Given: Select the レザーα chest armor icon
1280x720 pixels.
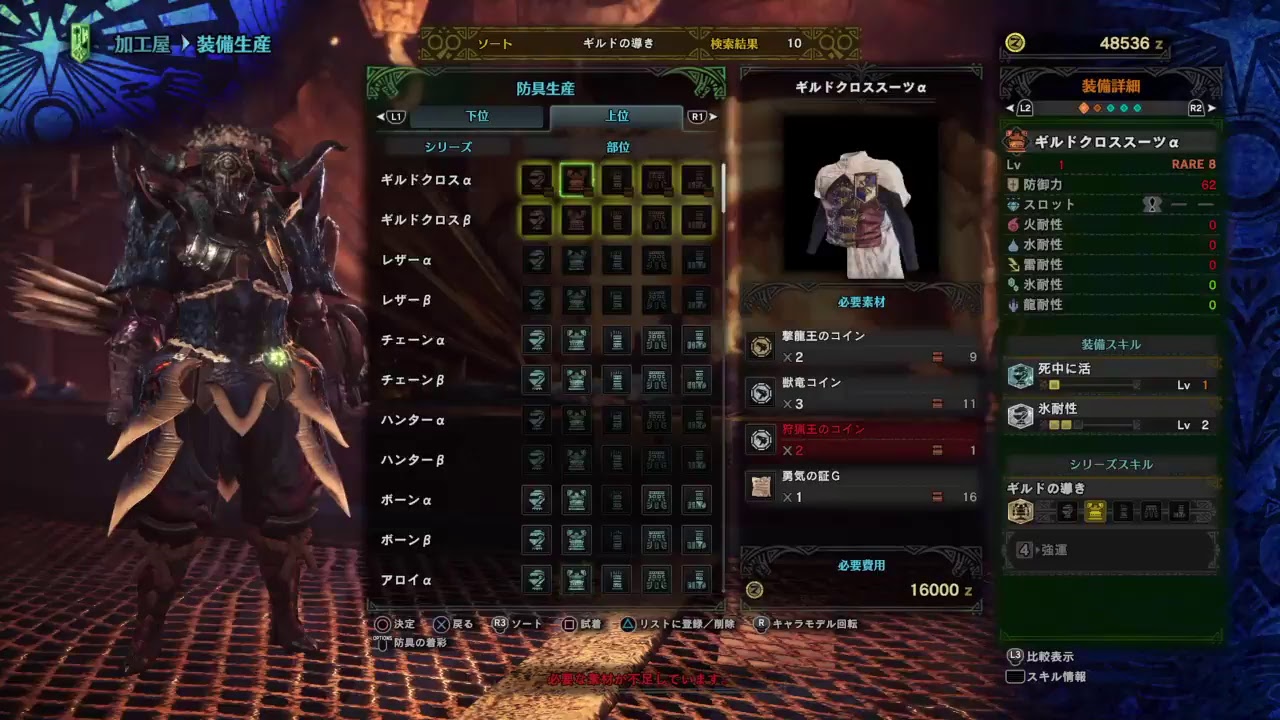Looking at the screenshot, I should 576,260.
